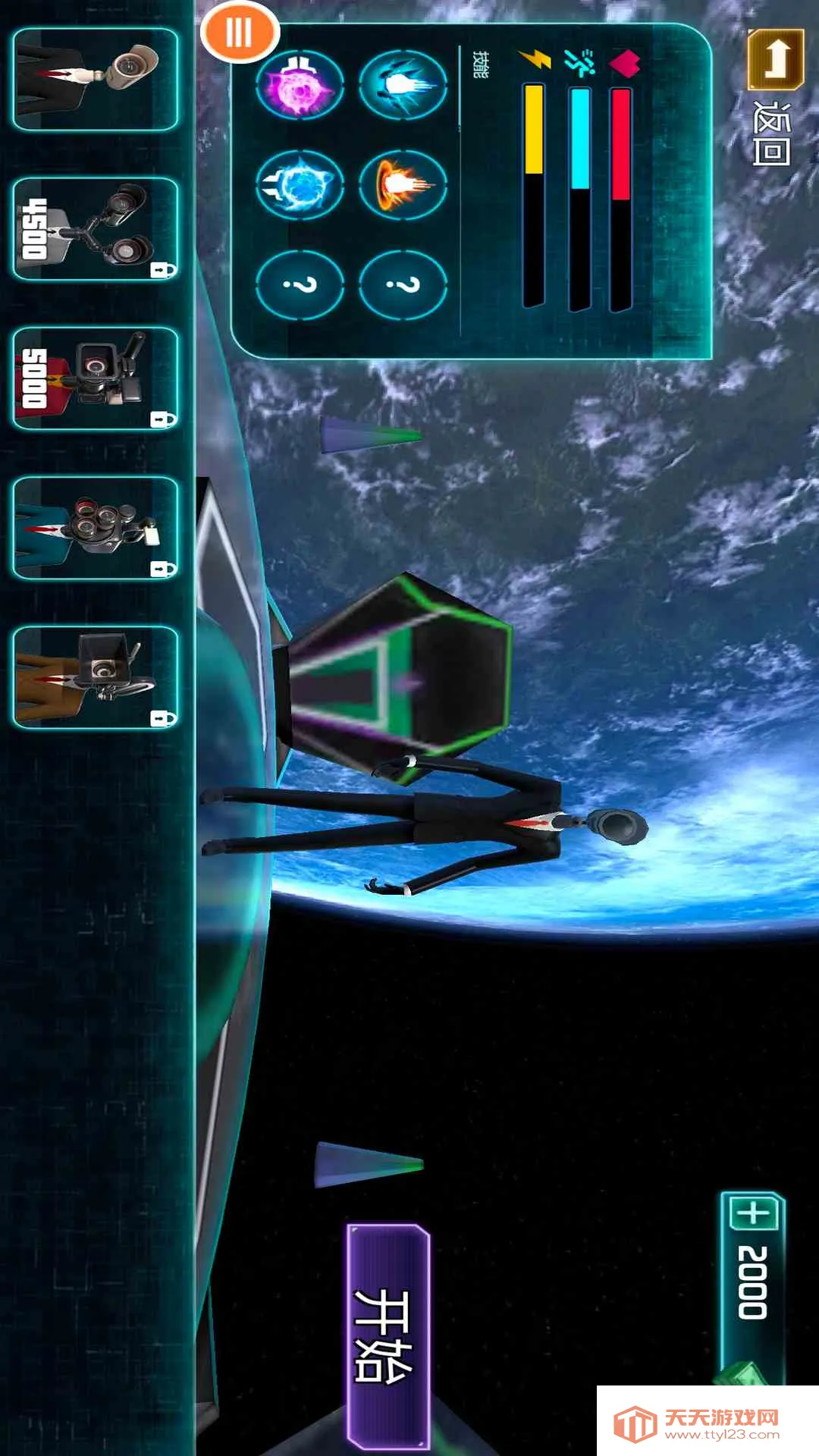Add currency with the green plus button

coord(754,1214)
